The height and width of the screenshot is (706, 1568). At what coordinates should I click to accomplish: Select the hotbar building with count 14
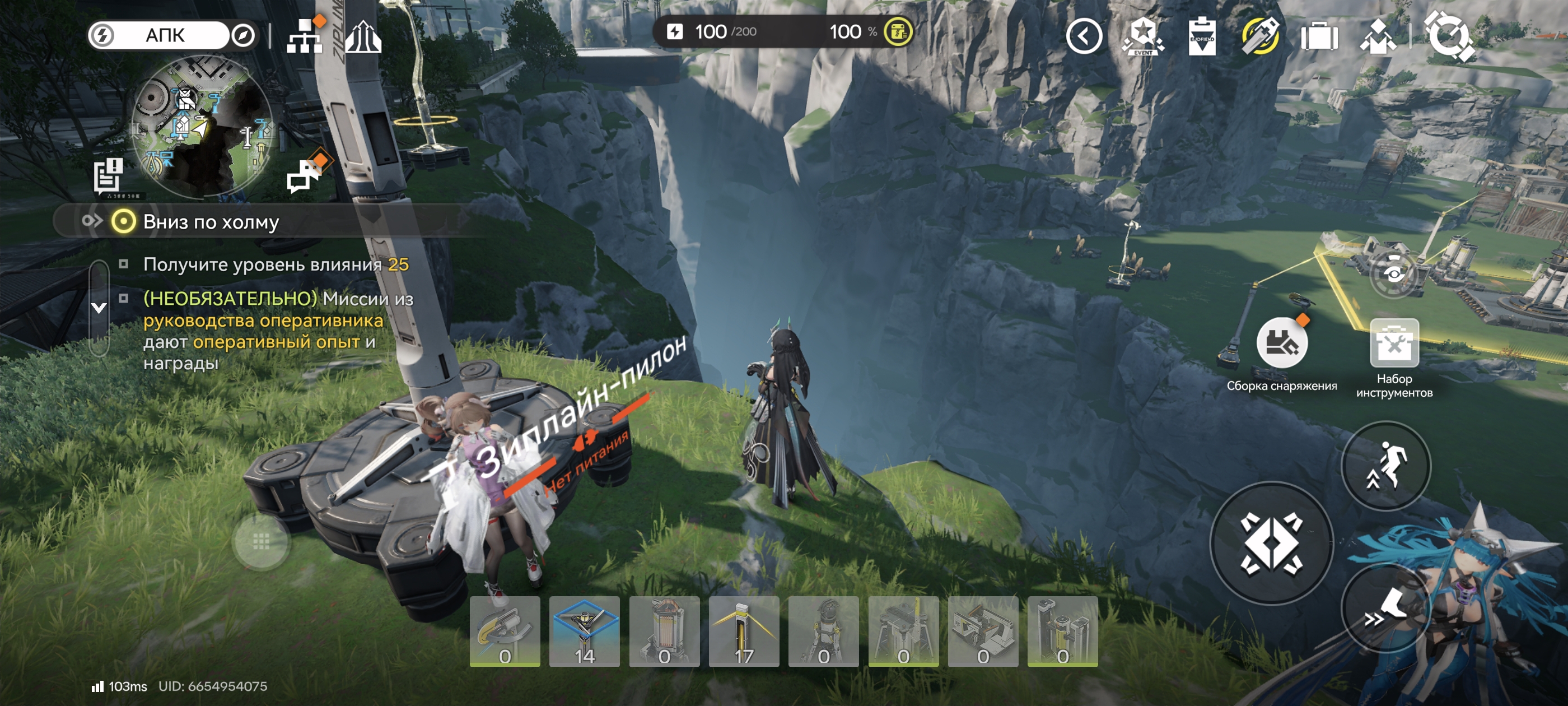click(584, 631)
